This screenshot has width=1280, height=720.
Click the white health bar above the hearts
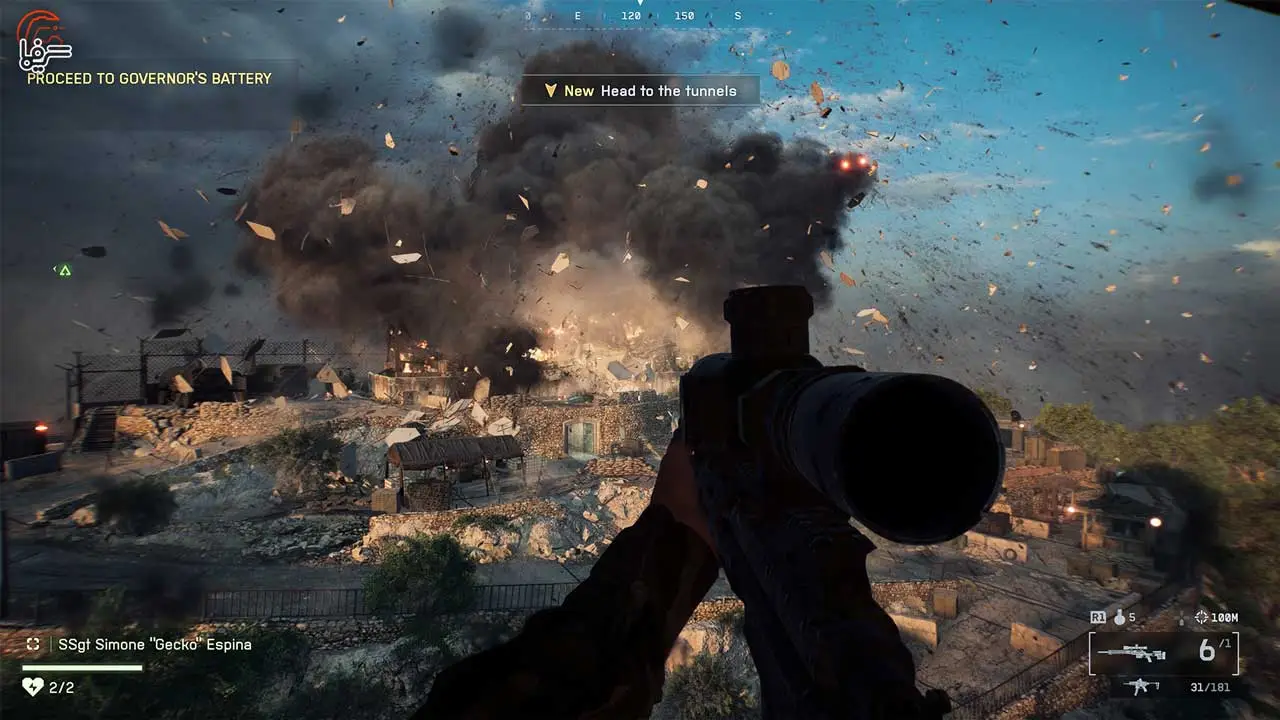pyautogui.click(x=82, y=668)
